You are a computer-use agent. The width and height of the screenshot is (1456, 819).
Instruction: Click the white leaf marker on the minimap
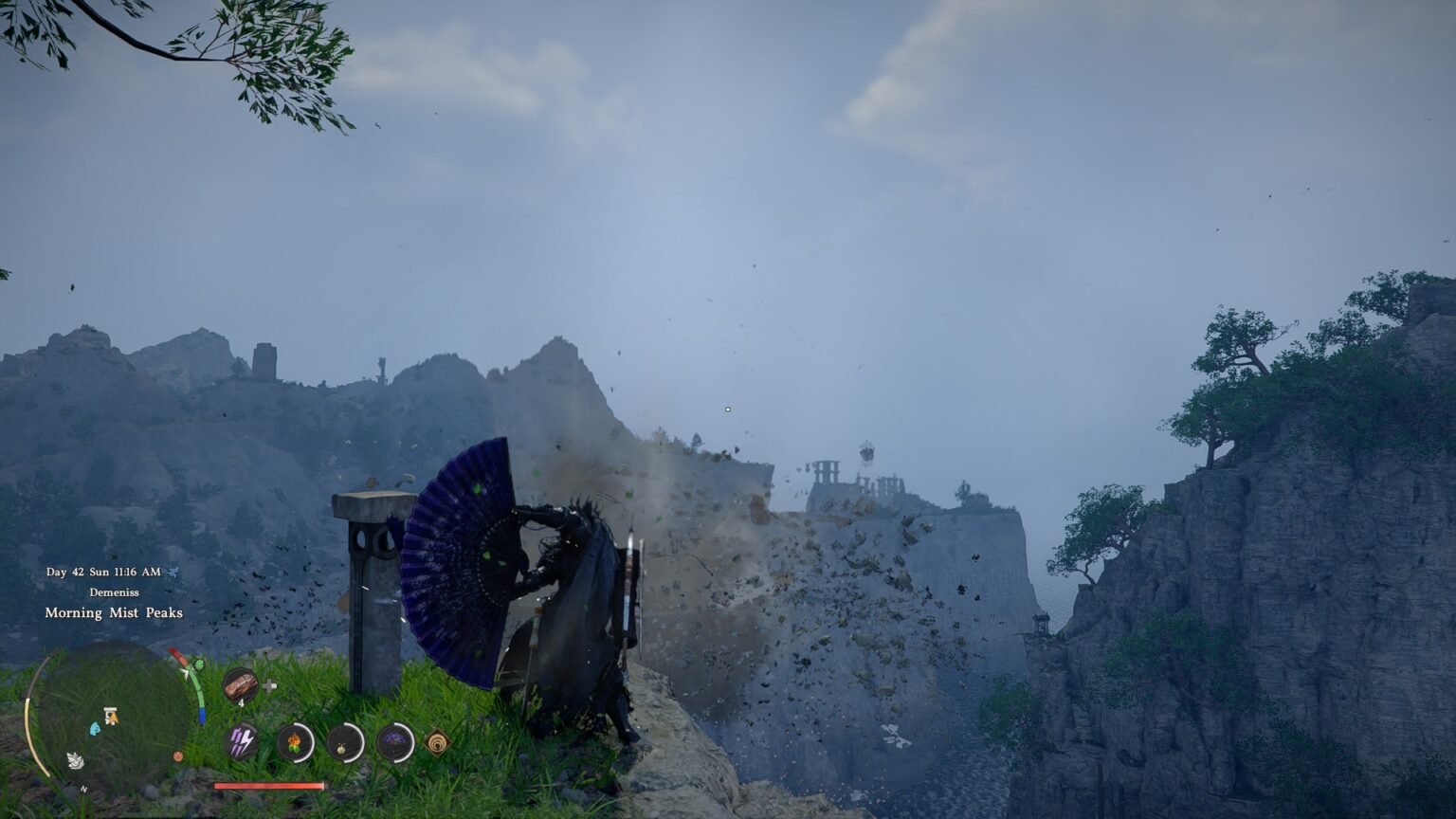[x=74, y=759]
